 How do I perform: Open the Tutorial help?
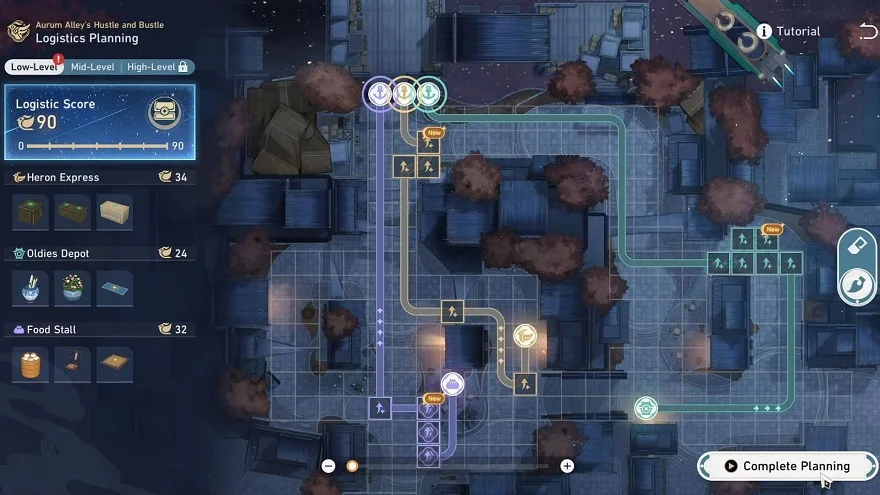788,31
